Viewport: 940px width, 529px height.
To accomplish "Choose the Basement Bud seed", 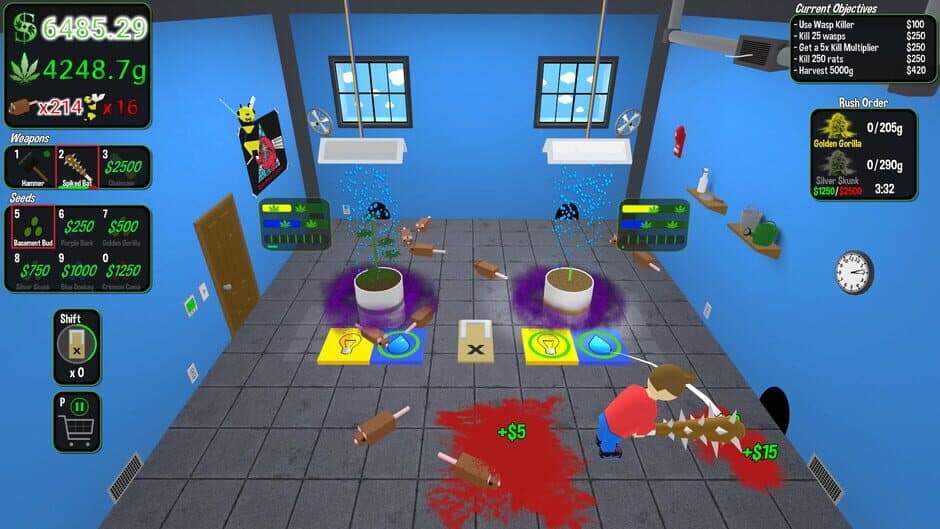I will coord(32,228).
